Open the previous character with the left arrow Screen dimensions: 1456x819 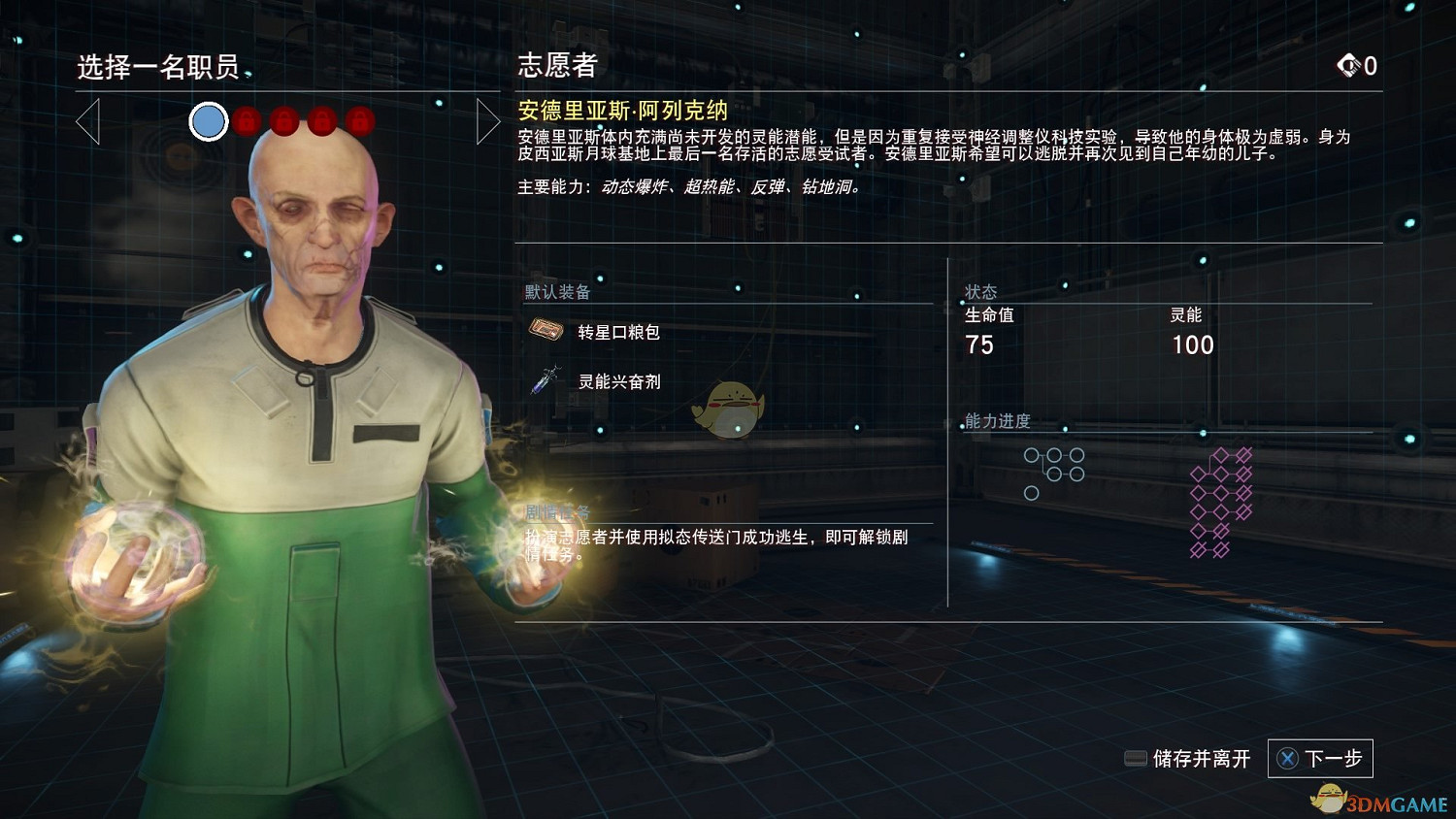click(89, 121)
